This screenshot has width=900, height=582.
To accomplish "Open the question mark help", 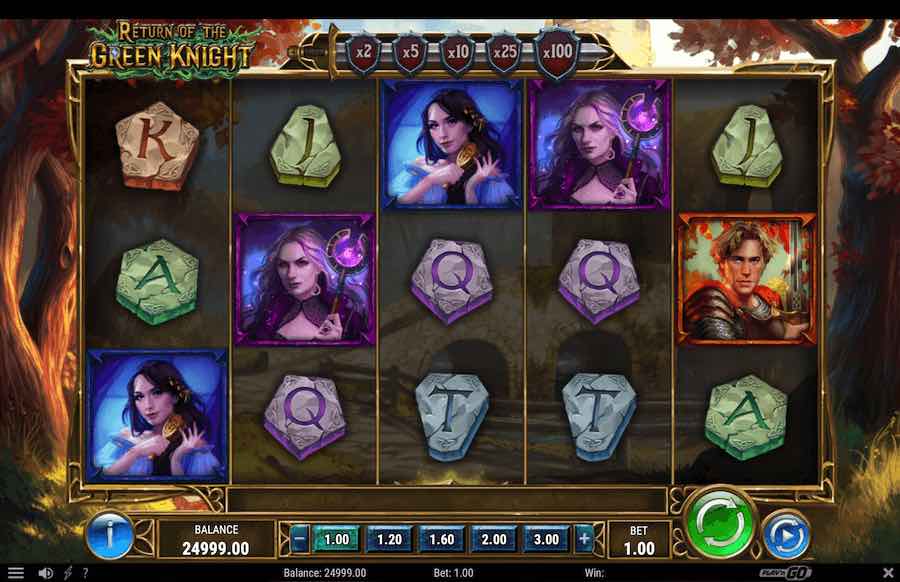I will click(85, 573).
